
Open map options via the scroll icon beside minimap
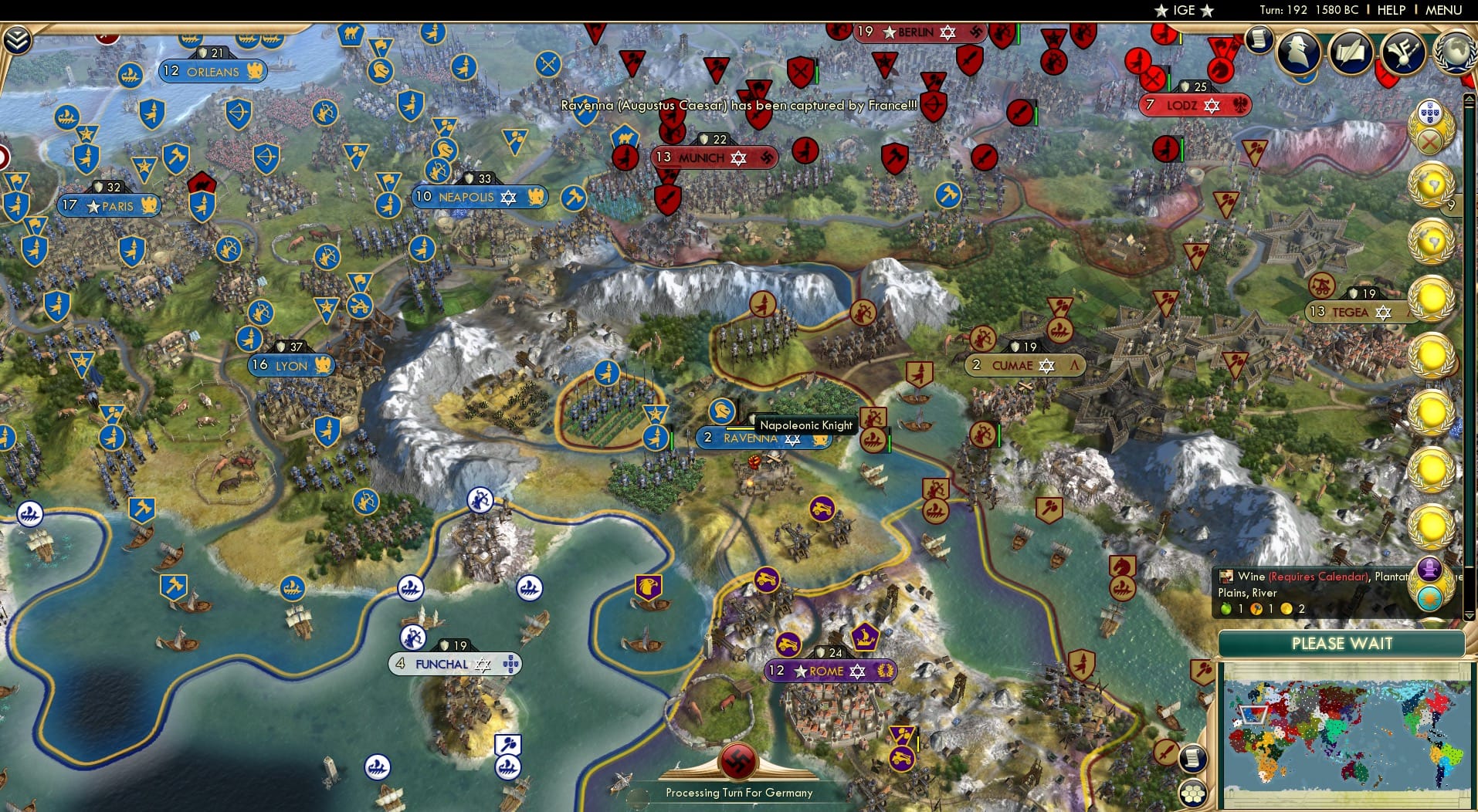[x=1194, y=758]
